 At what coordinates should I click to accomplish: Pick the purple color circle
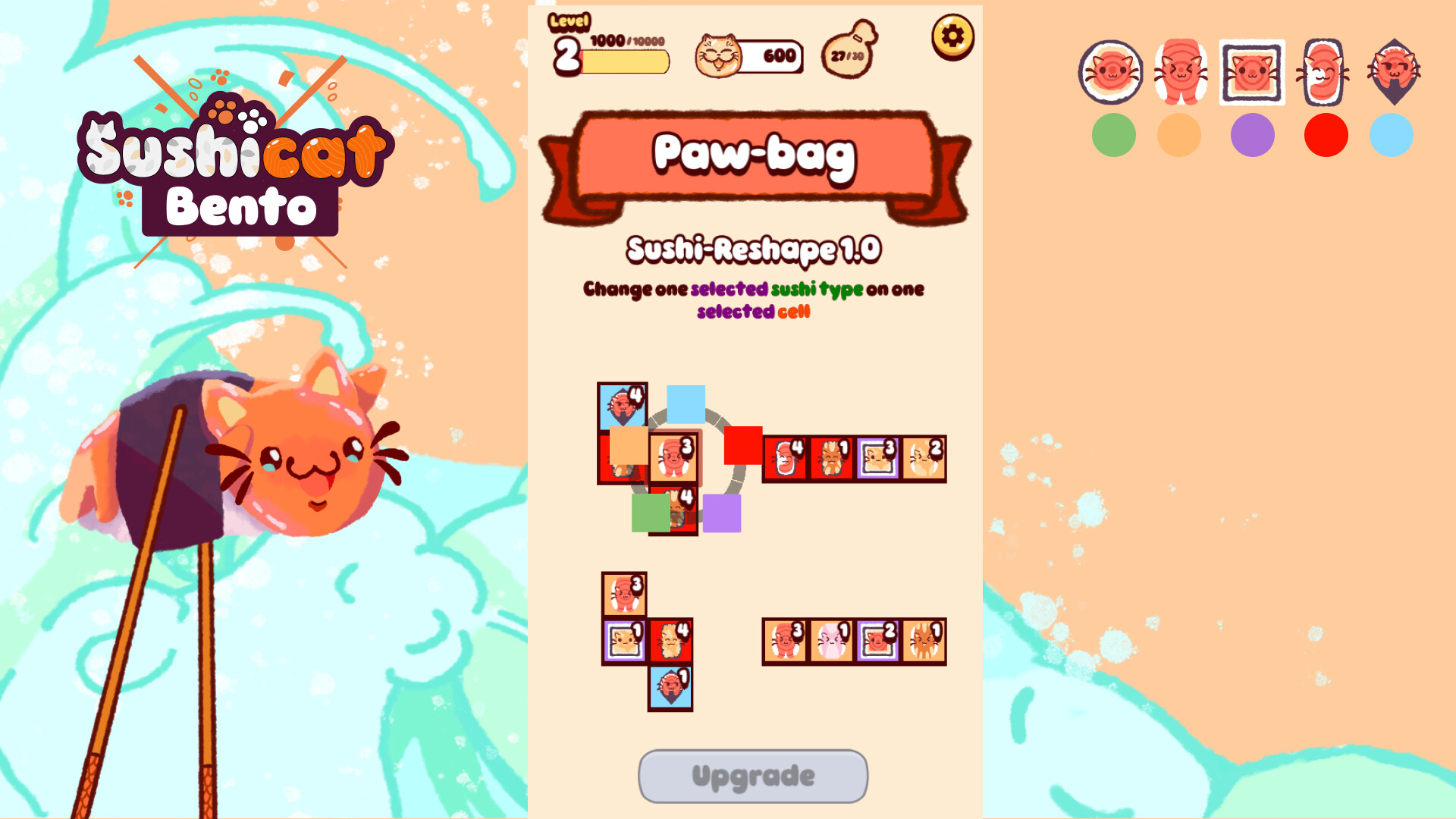tap(1253, 135)
